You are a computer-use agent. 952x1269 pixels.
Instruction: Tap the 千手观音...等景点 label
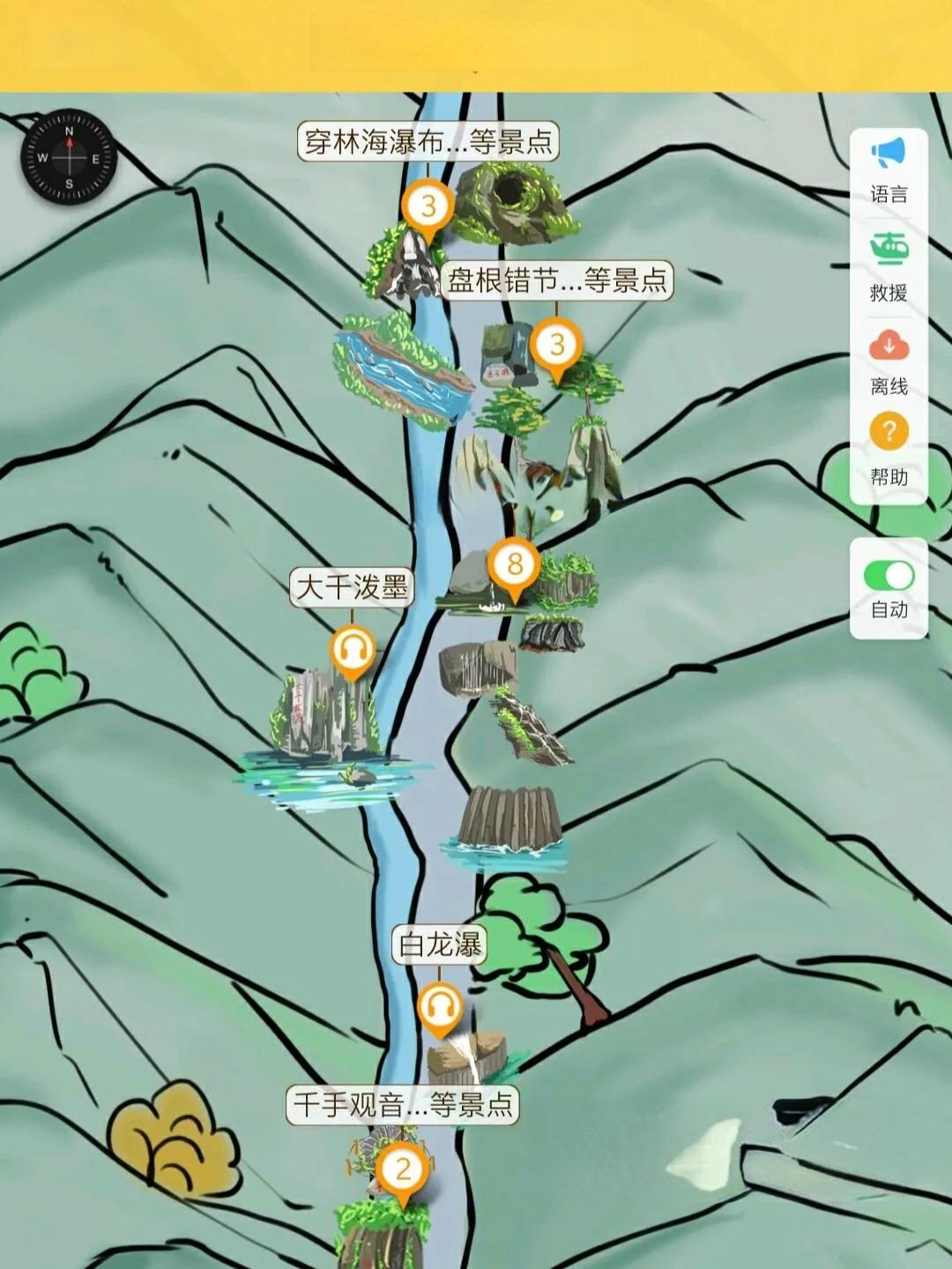(x=402, y=1104)
